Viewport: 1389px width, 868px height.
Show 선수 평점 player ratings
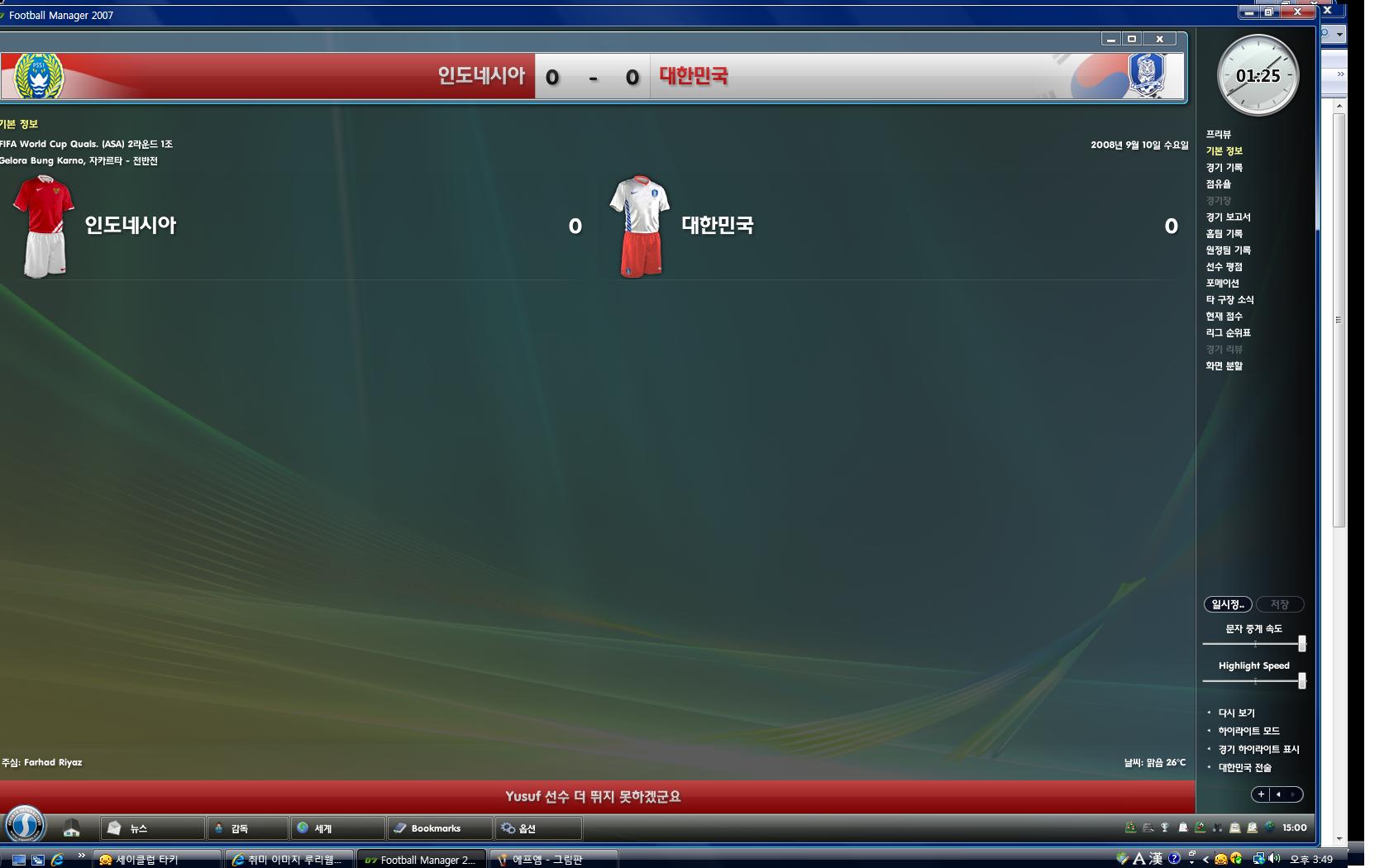point(1224,267)
